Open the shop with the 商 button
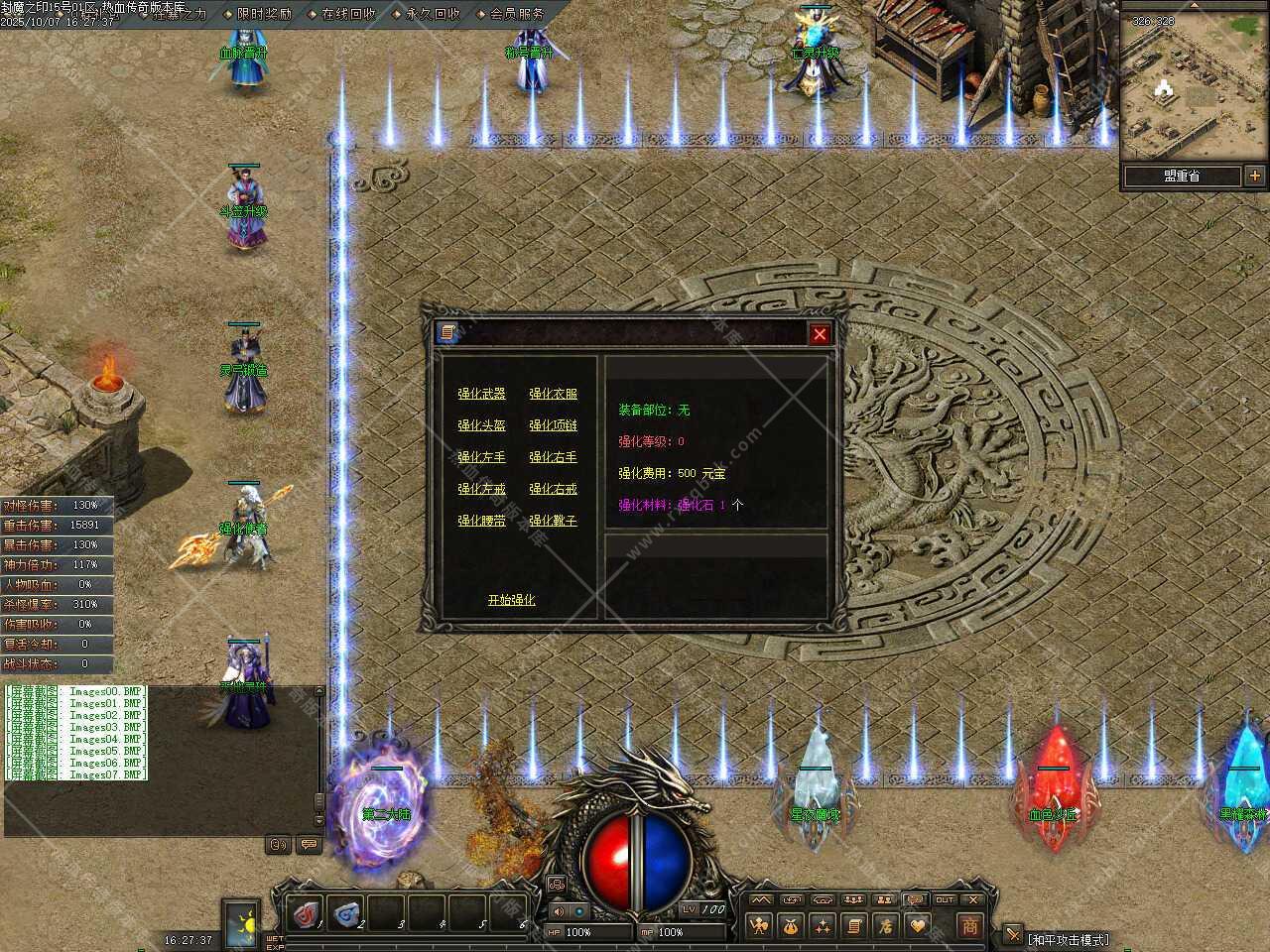 pos(969,925)
